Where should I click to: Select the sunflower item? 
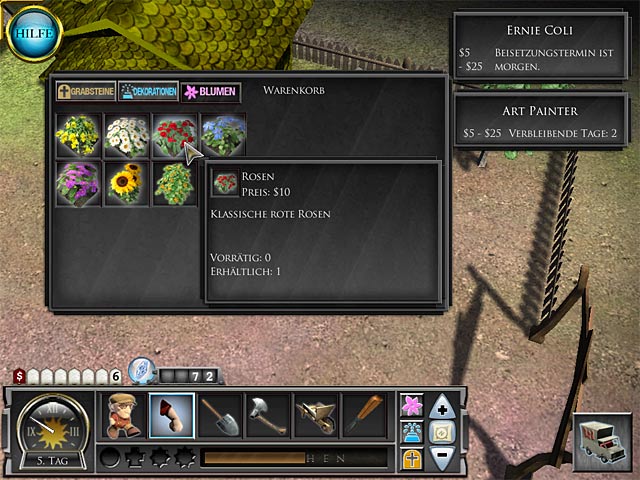[127, 184]
